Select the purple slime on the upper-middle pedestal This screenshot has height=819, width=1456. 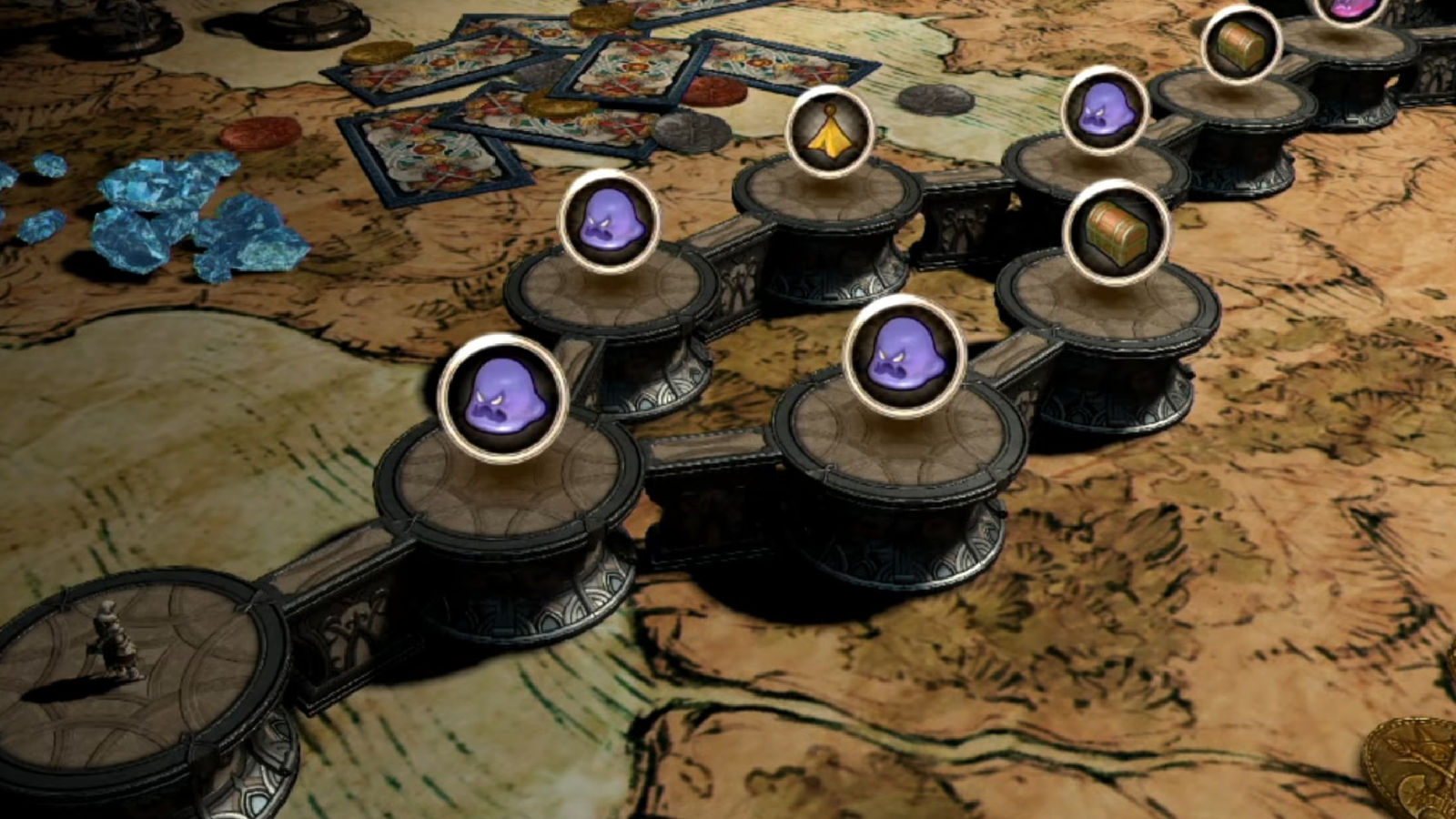[608, 228]
